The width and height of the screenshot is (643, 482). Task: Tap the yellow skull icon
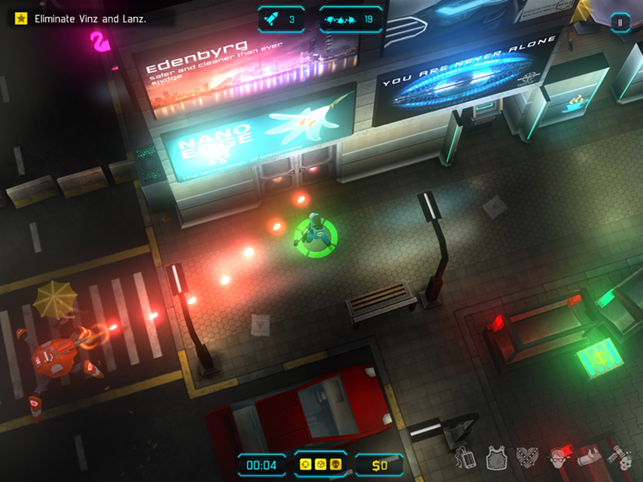[336, 465]
